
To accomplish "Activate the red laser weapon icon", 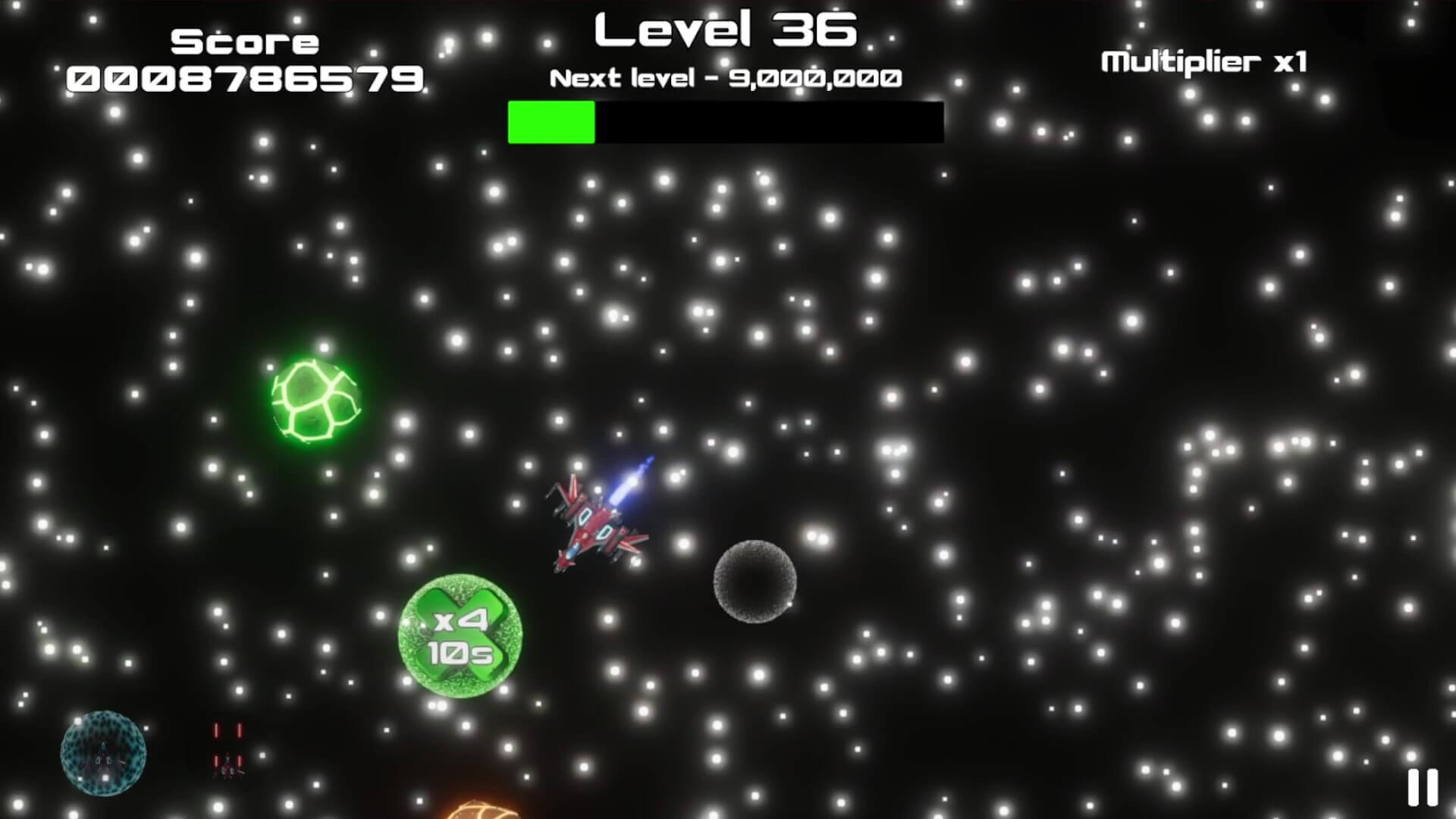I will [227, 752].
